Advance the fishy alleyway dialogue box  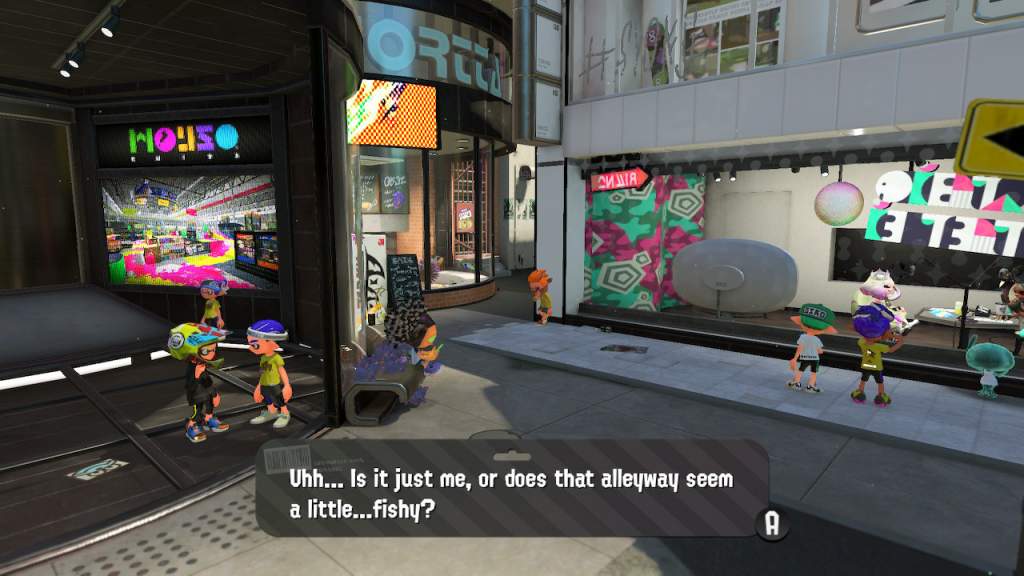pos(771,524)
